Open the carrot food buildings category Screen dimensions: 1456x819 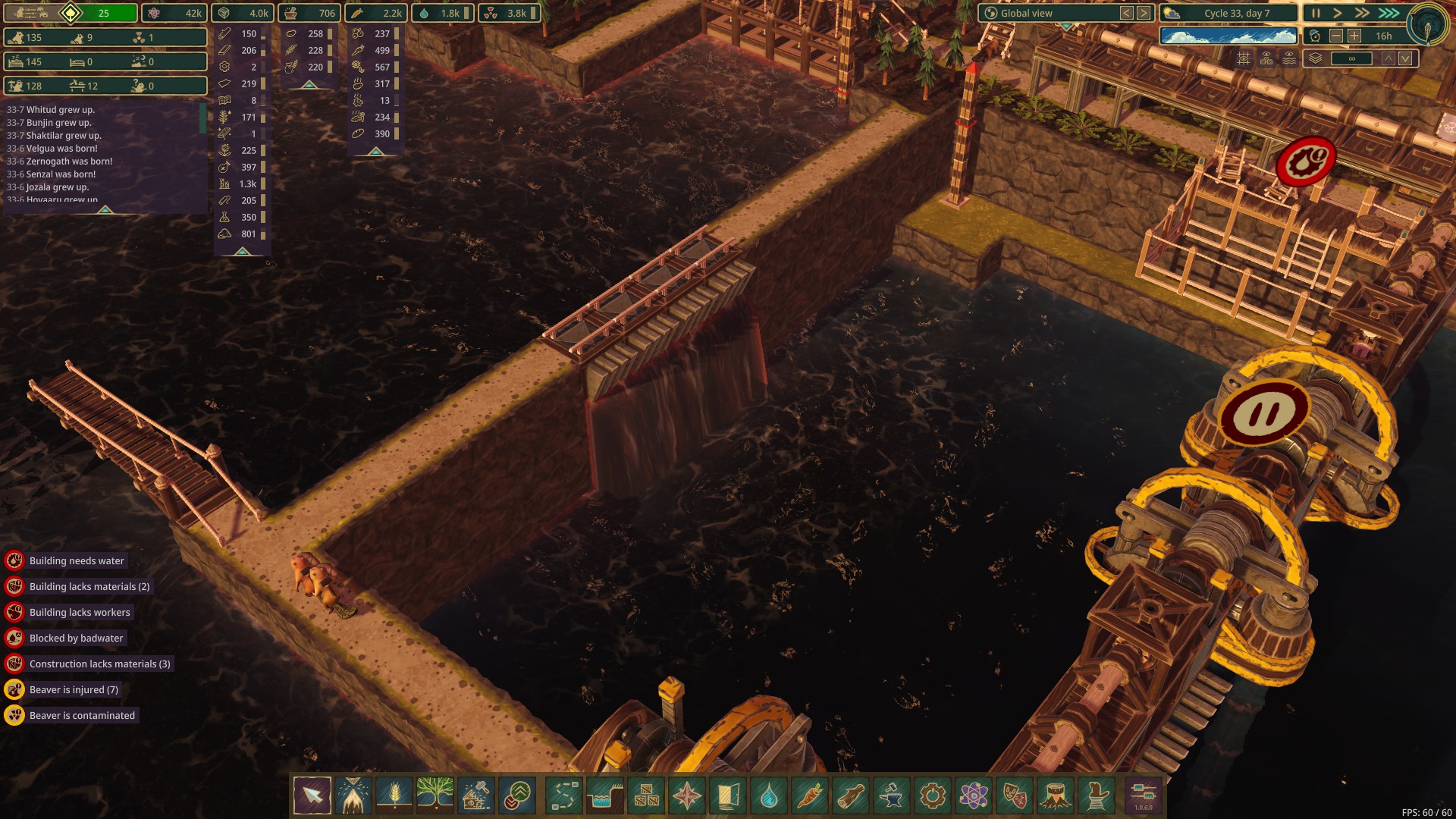click(x=810, y=795)
